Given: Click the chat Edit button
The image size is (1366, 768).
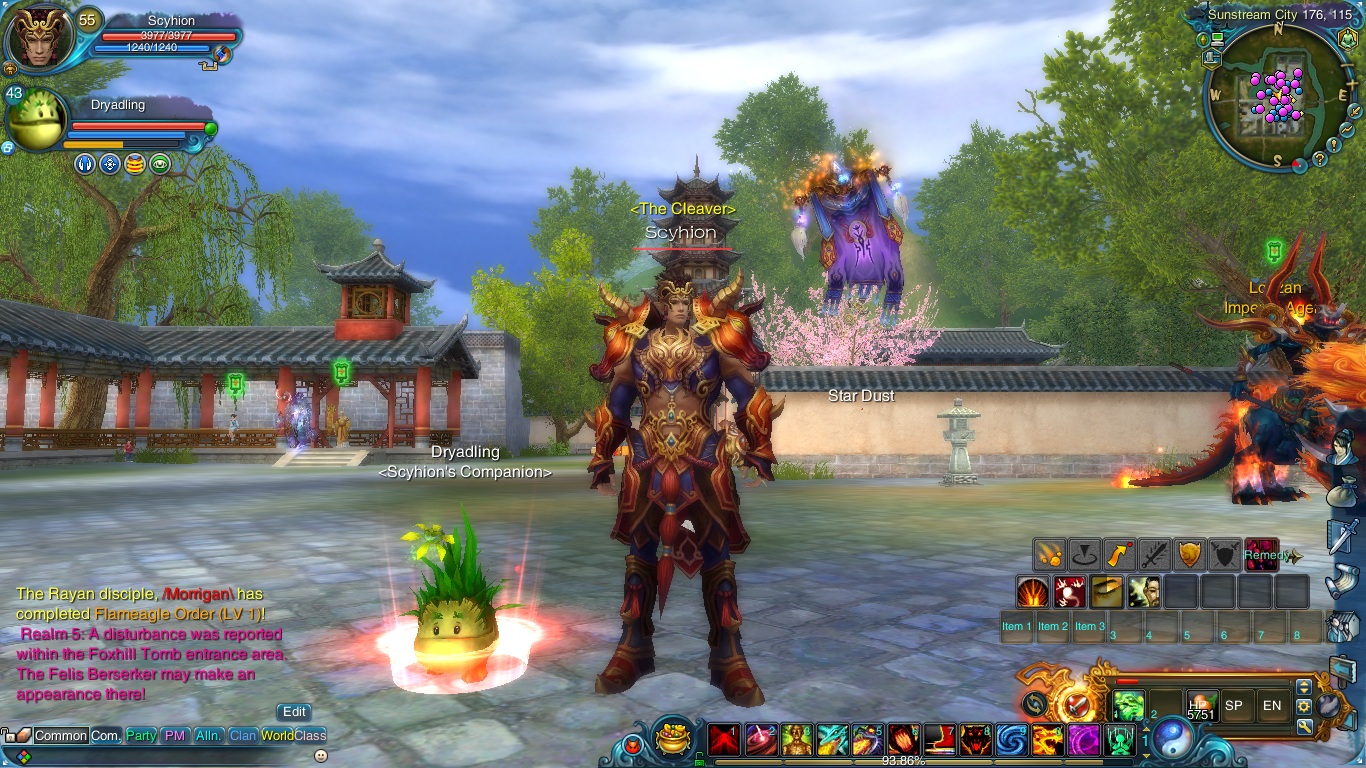Looking at the screenshot, I should coord(294,712).
